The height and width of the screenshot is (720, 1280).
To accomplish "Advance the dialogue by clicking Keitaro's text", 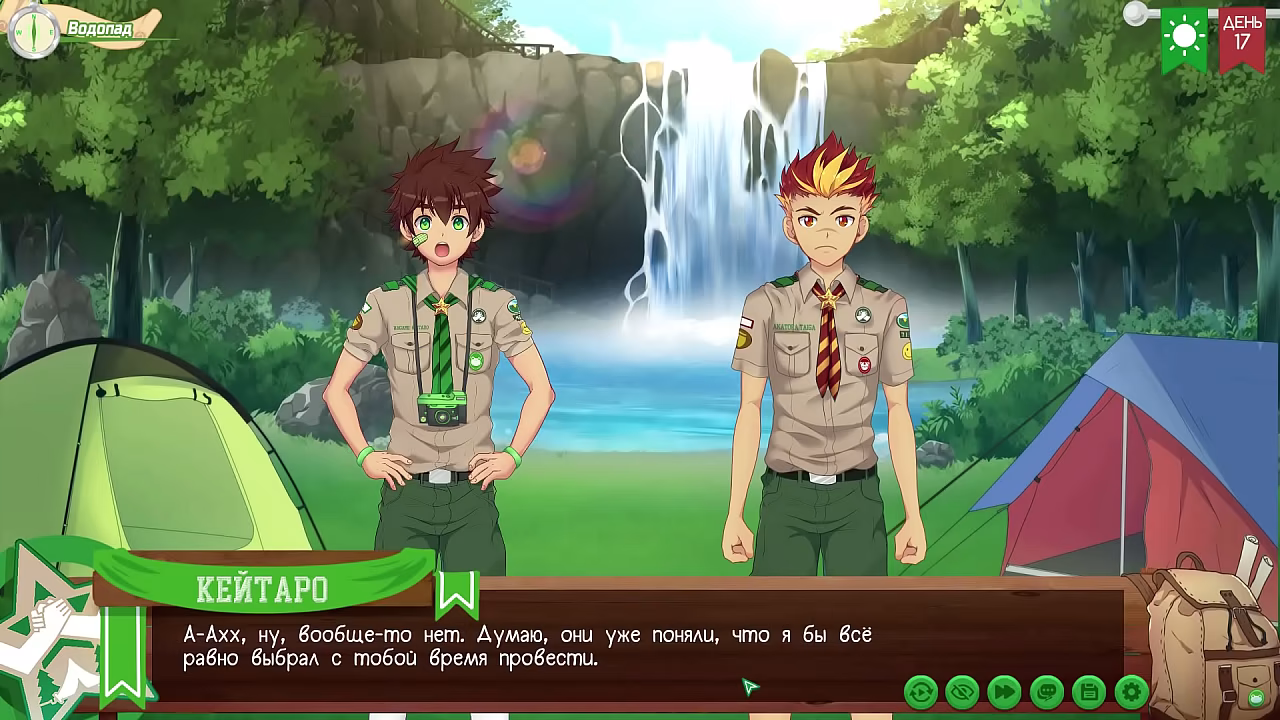I will coord(527,647).
